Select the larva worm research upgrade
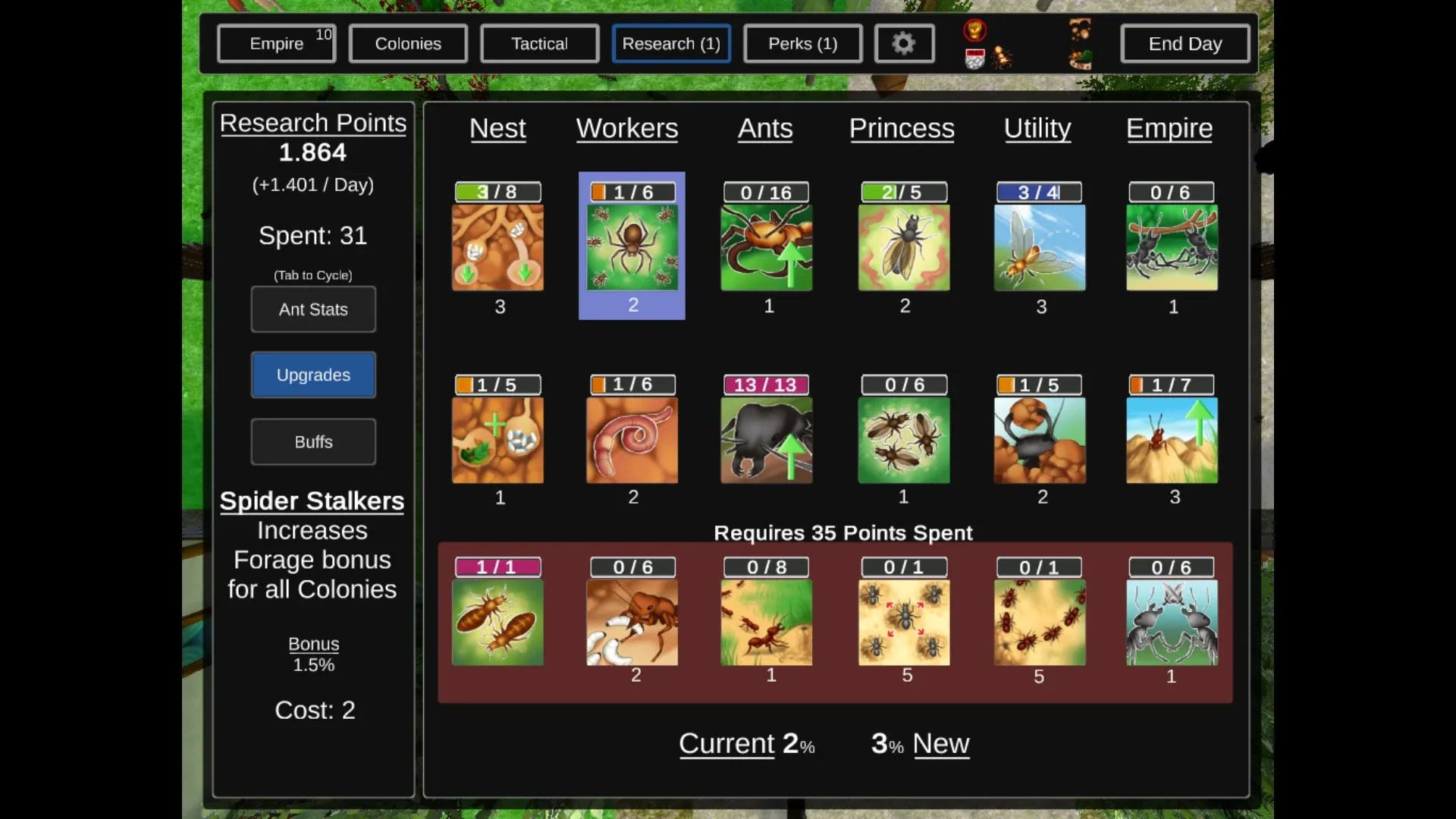Image resolution: width=1456 pixels, height=819 pixels. coord(632,438)
